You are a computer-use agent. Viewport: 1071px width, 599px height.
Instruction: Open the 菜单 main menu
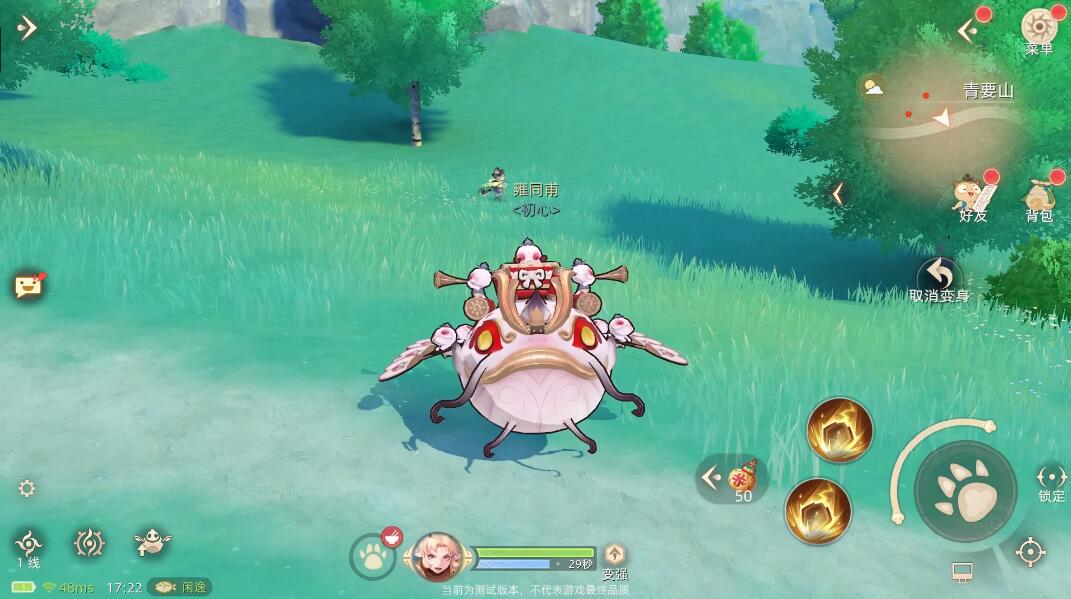(1039, 28)
